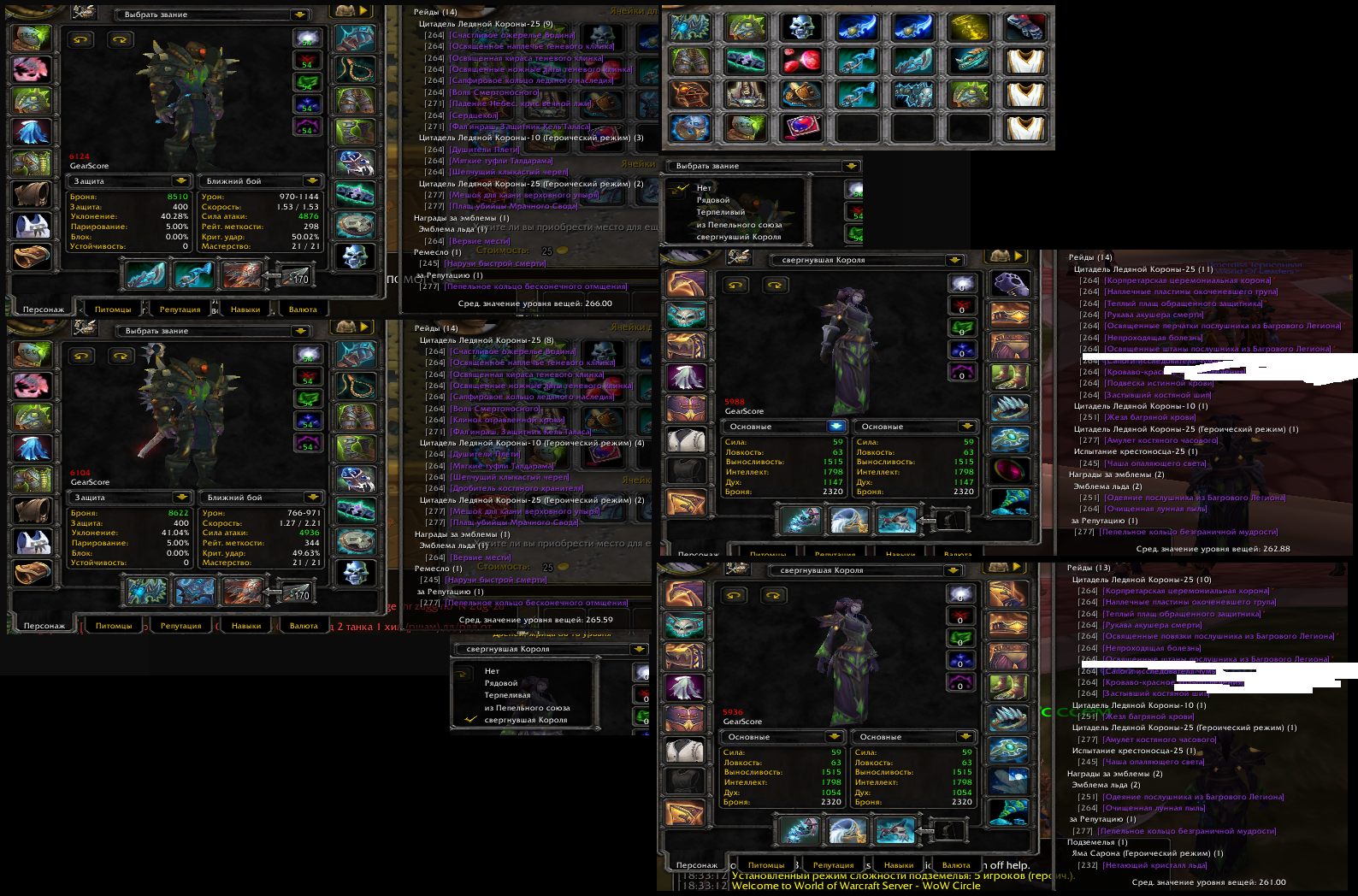Viewport: 1358px width, 896px height.
Task: Click the glowing golden item in the bag
Action: click(969, 28)
